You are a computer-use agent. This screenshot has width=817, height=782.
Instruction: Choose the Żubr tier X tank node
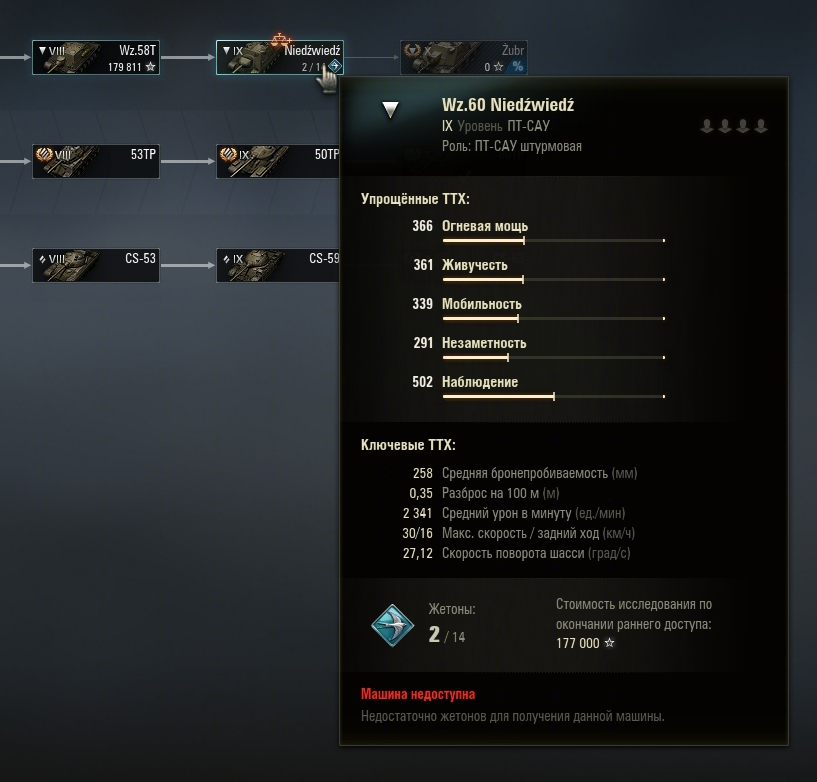[463, 57]
